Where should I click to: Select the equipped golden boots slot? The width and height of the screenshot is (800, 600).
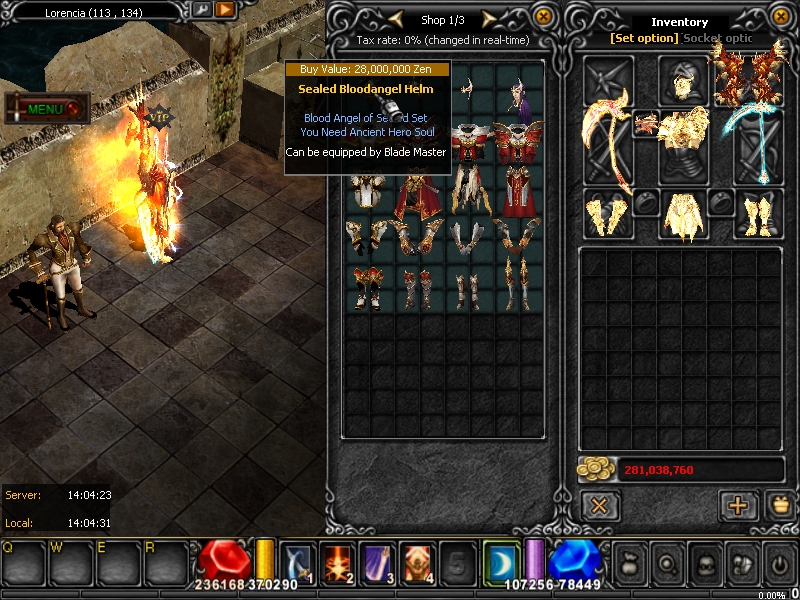(759, 214)
